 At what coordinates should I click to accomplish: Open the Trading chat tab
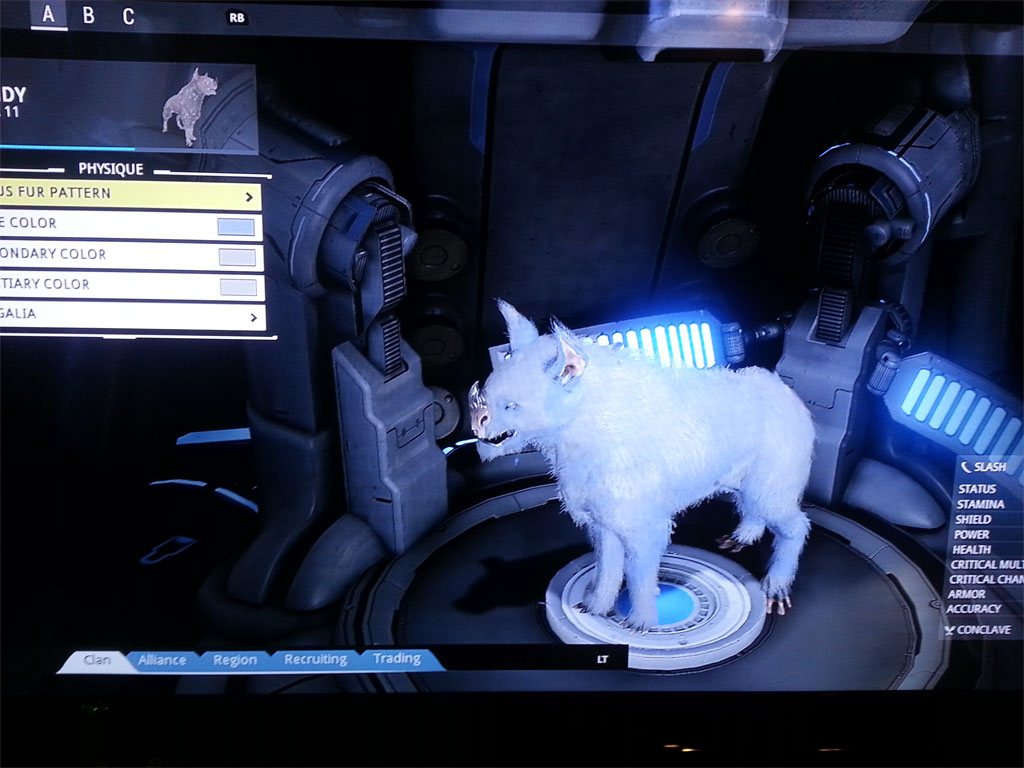click(x=397, y=659)
